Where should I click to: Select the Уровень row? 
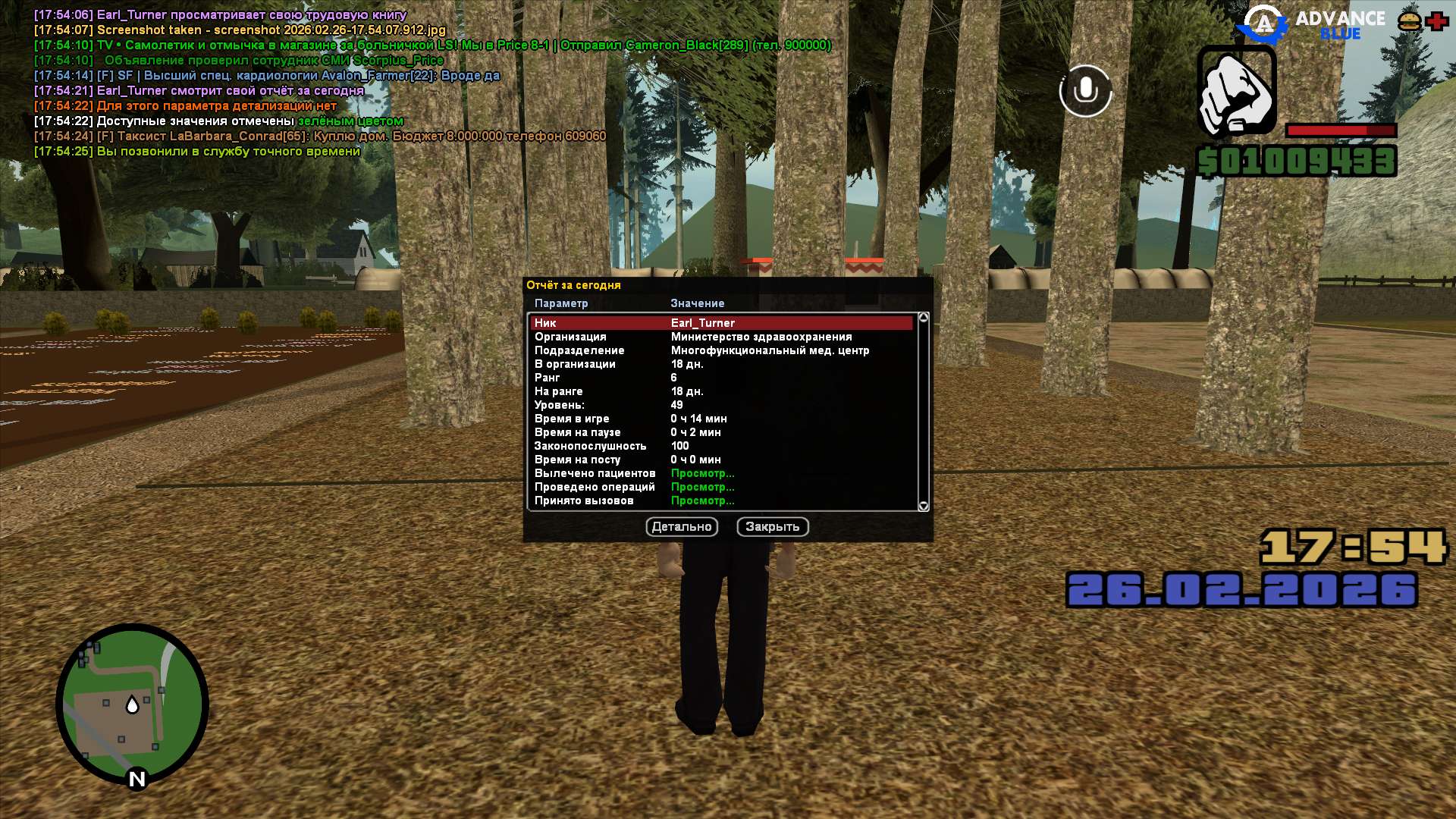coord(720,405)
